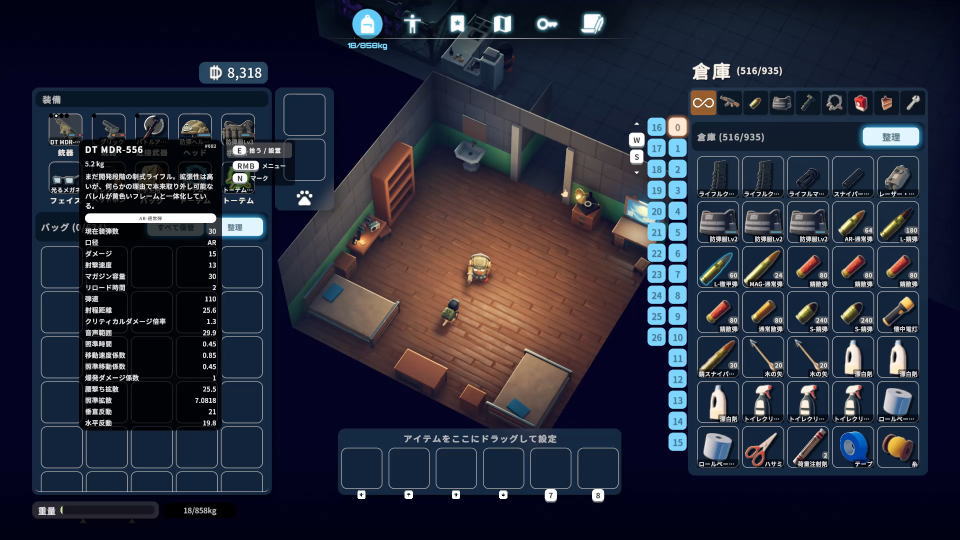Click the storage 整理 sort button

[890, 137]
